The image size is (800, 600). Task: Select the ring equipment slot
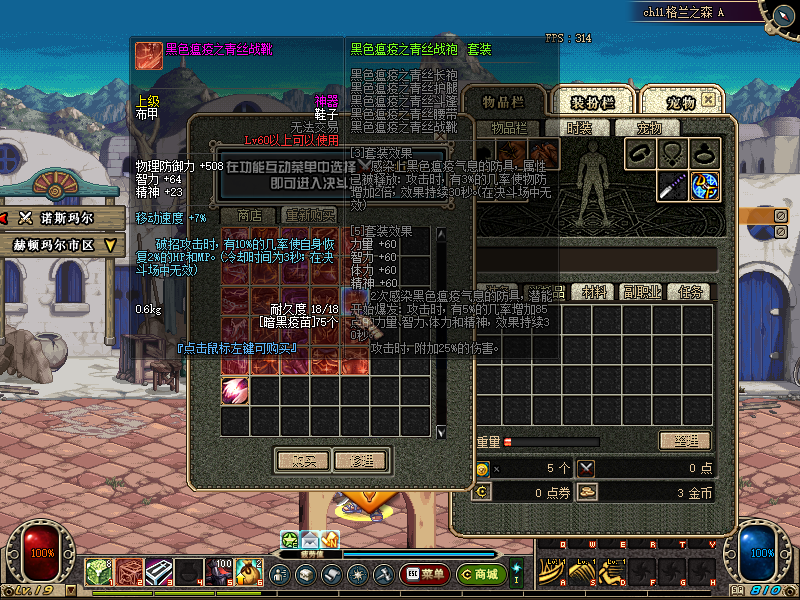point(705,155)
